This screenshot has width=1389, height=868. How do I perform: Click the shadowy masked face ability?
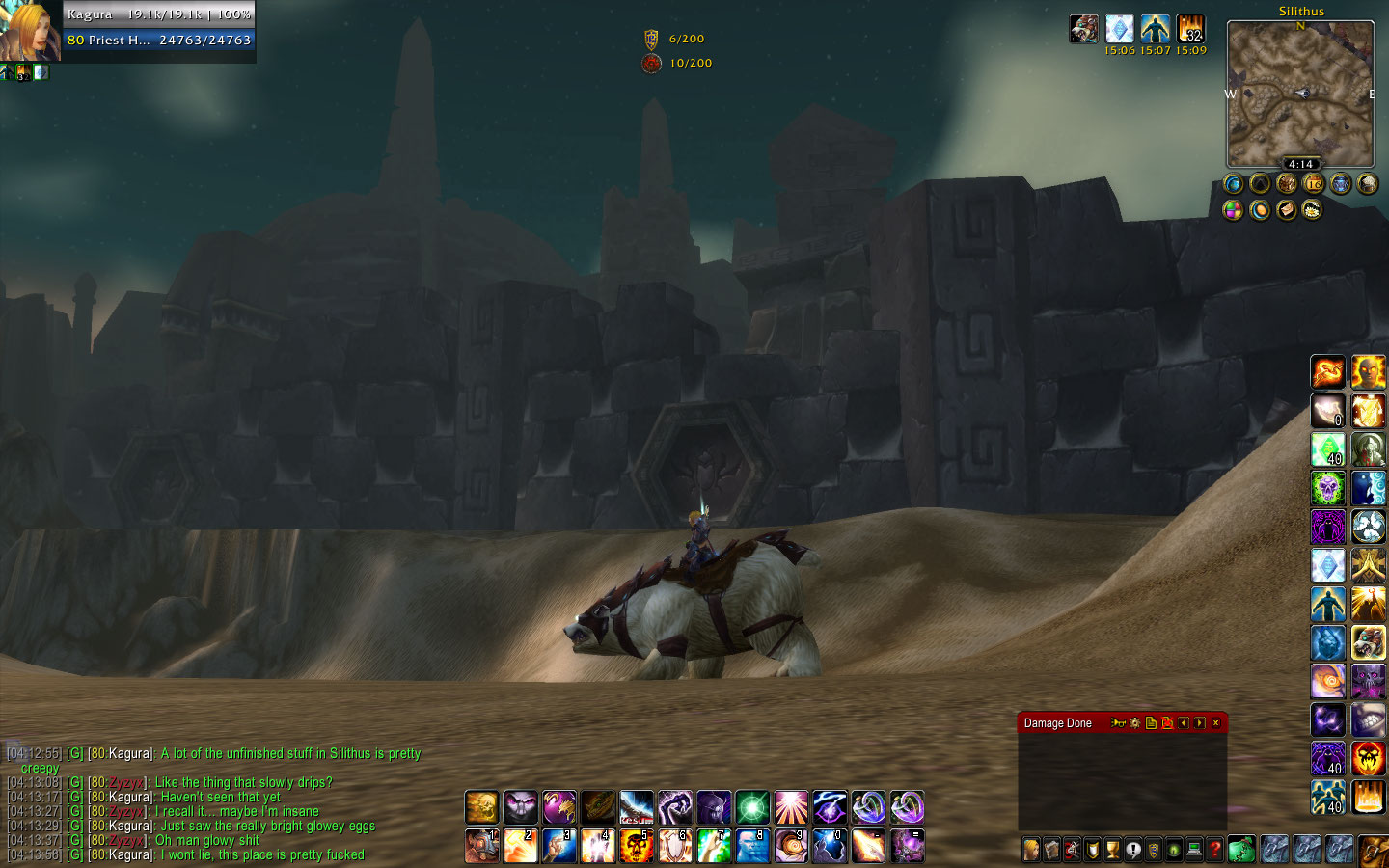point(521,807)
